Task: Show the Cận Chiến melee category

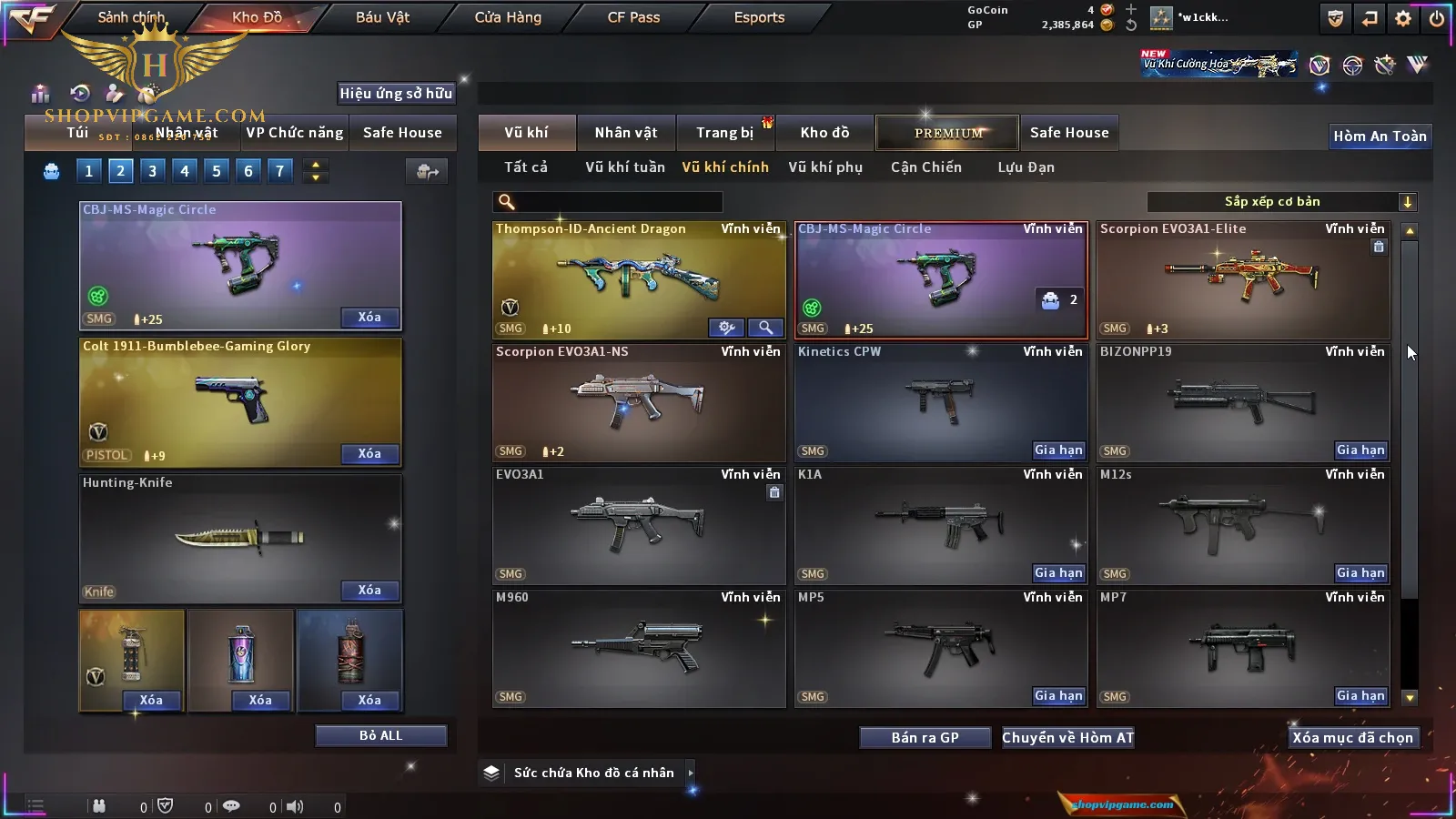Action: pos(925,167)
